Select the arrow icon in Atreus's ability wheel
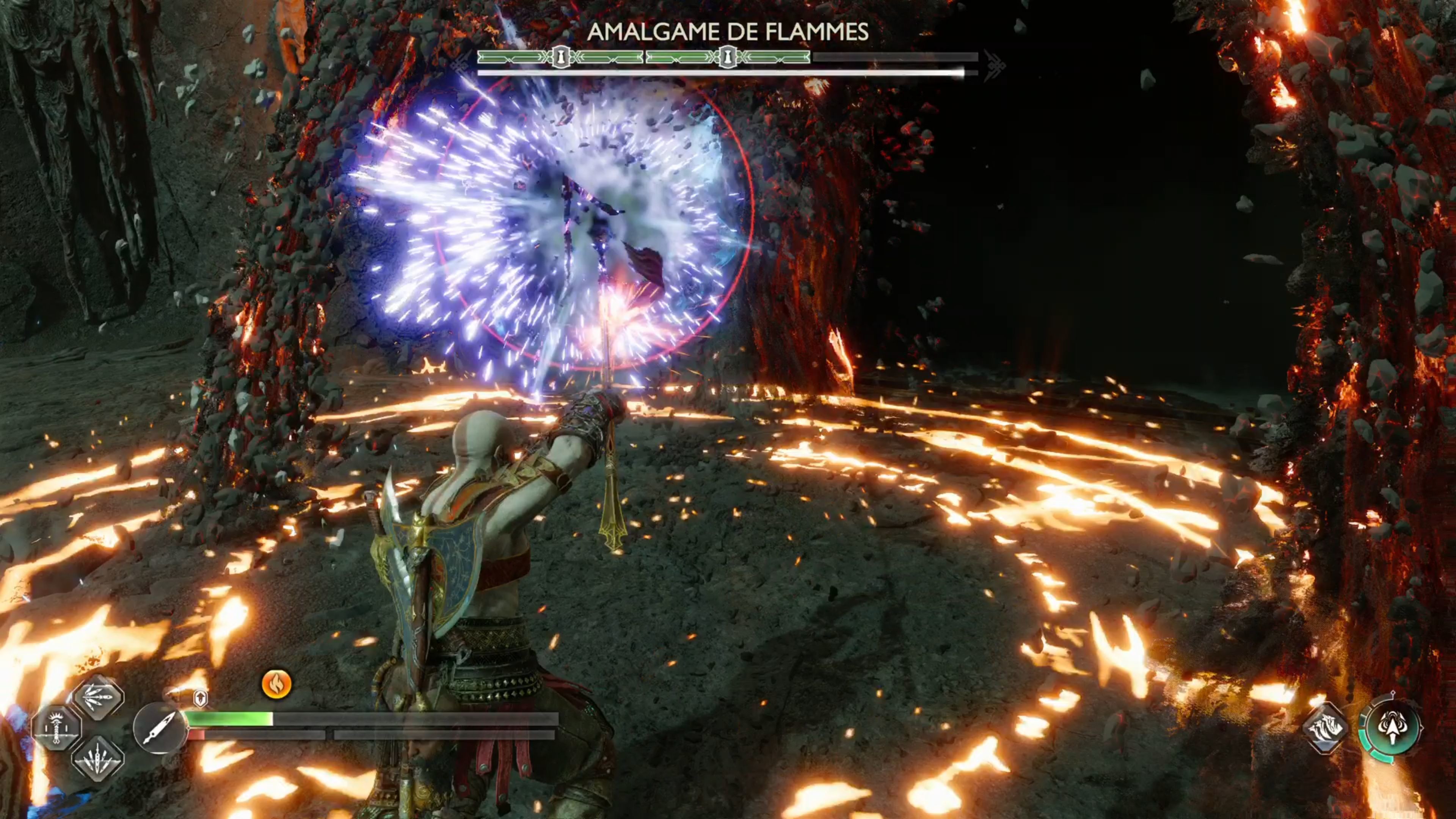Screen dimensions: 1456x819 pyautogui.click(x=1393, y=727)
